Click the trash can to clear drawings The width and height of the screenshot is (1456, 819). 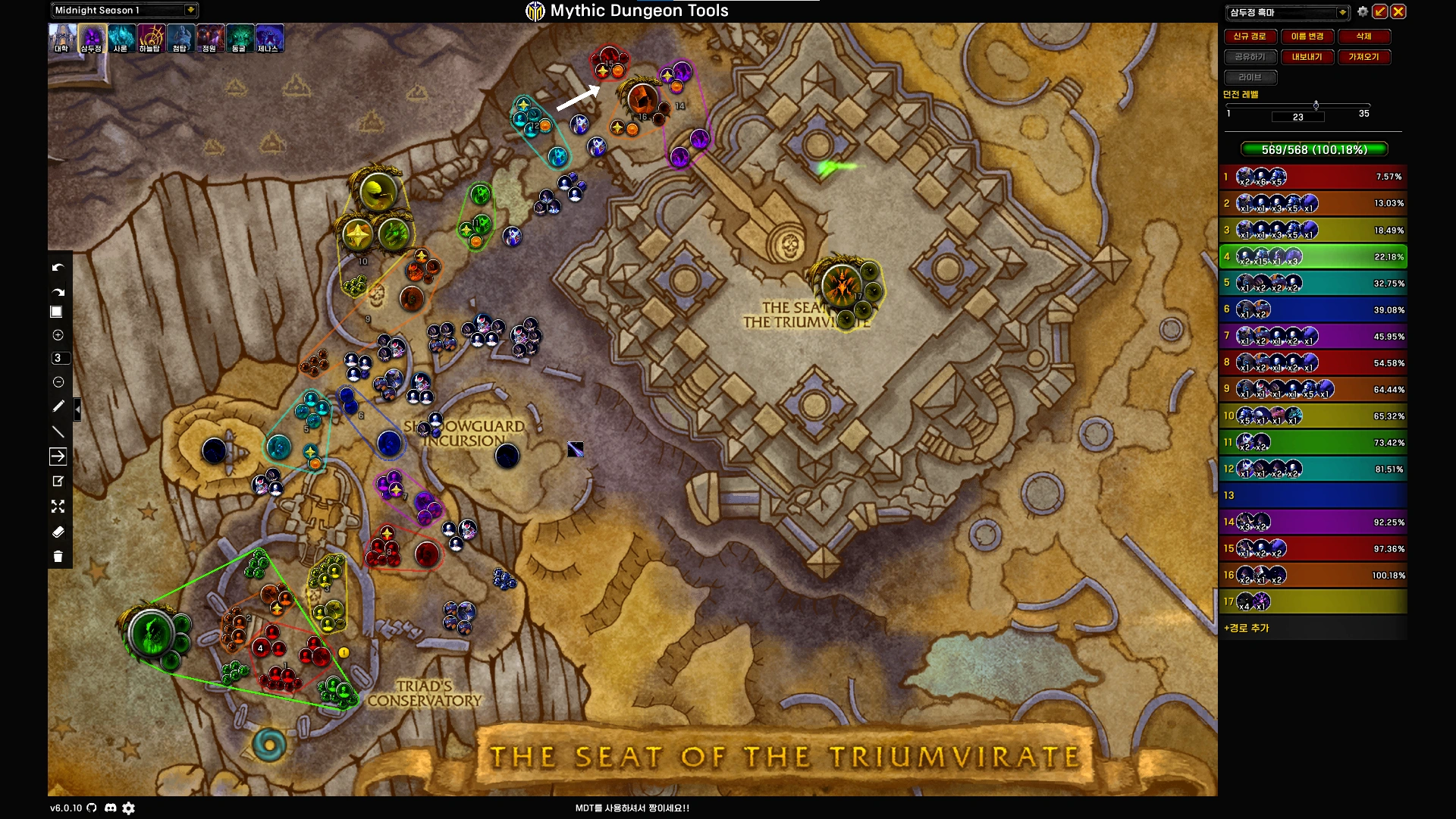pos(58,557)
